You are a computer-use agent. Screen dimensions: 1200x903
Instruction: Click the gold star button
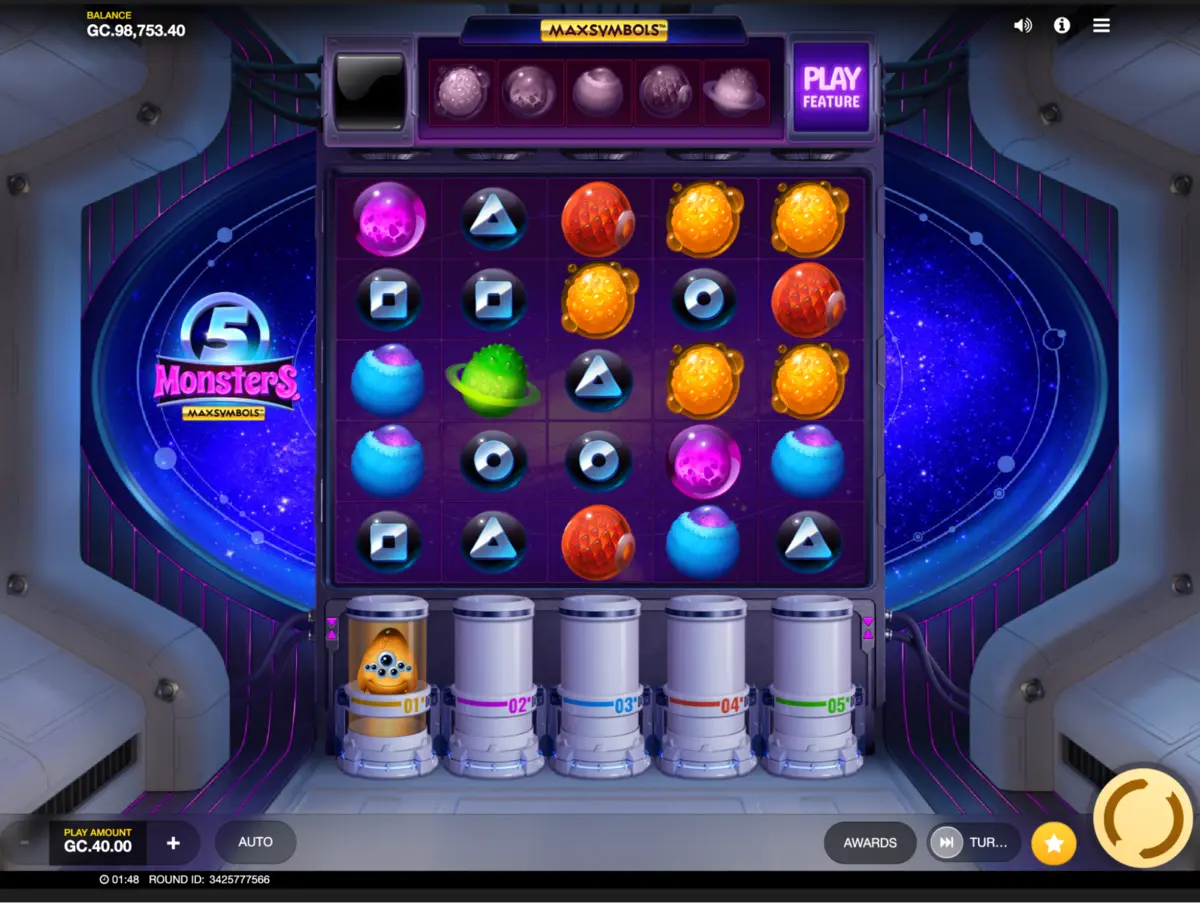1053,844
